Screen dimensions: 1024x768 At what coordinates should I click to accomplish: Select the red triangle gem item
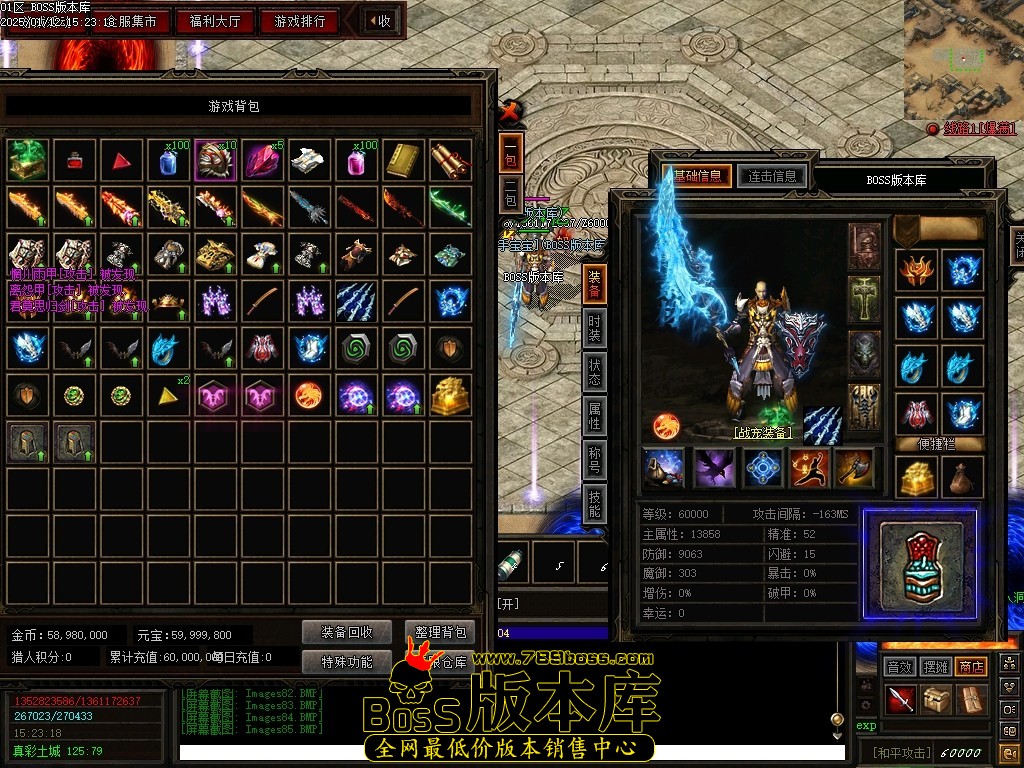121,160
